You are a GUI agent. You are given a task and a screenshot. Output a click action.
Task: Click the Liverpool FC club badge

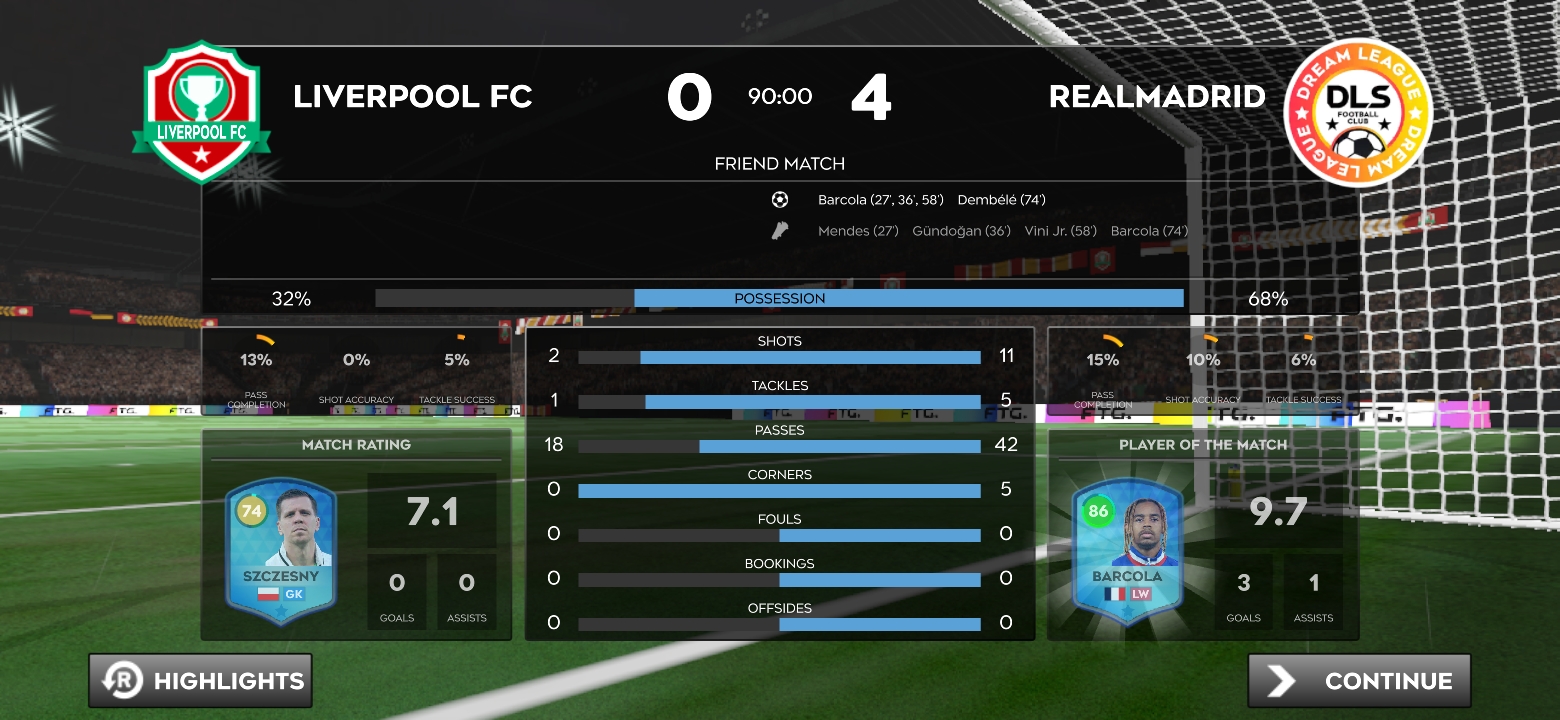(201, 111)
